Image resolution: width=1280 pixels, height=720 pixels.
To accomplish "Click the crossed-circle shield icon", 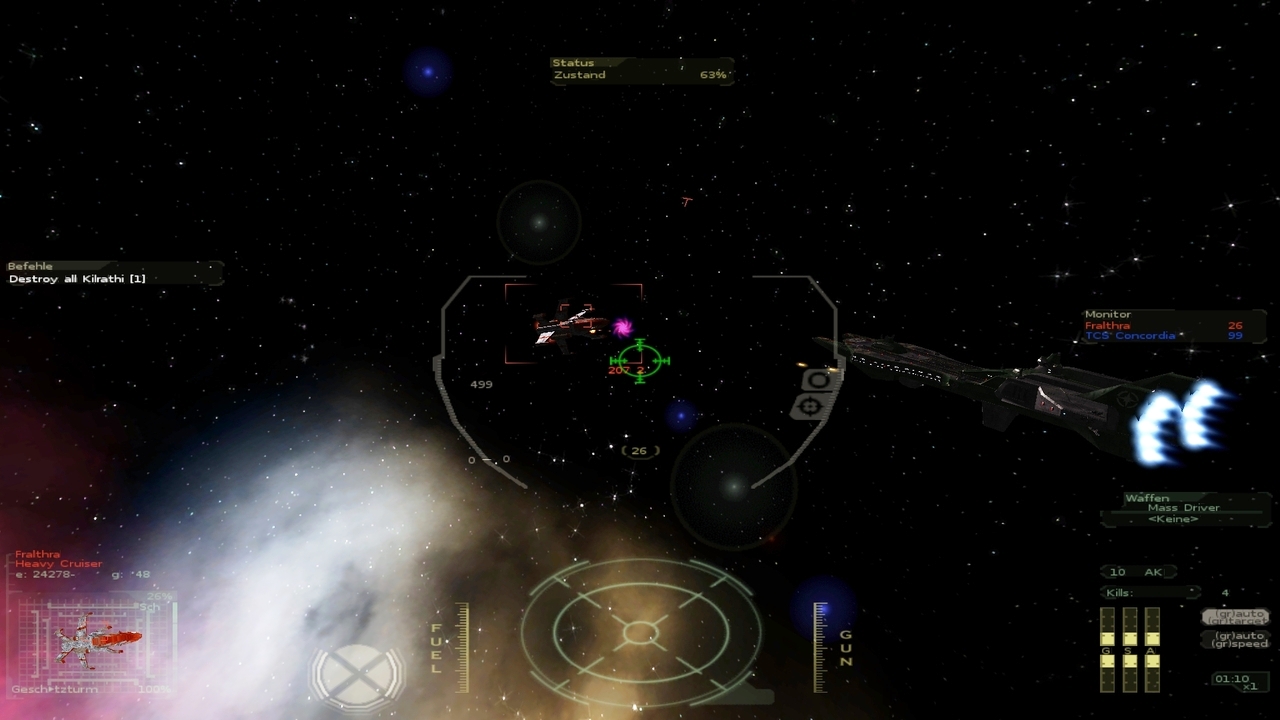I will click(357, 674).
